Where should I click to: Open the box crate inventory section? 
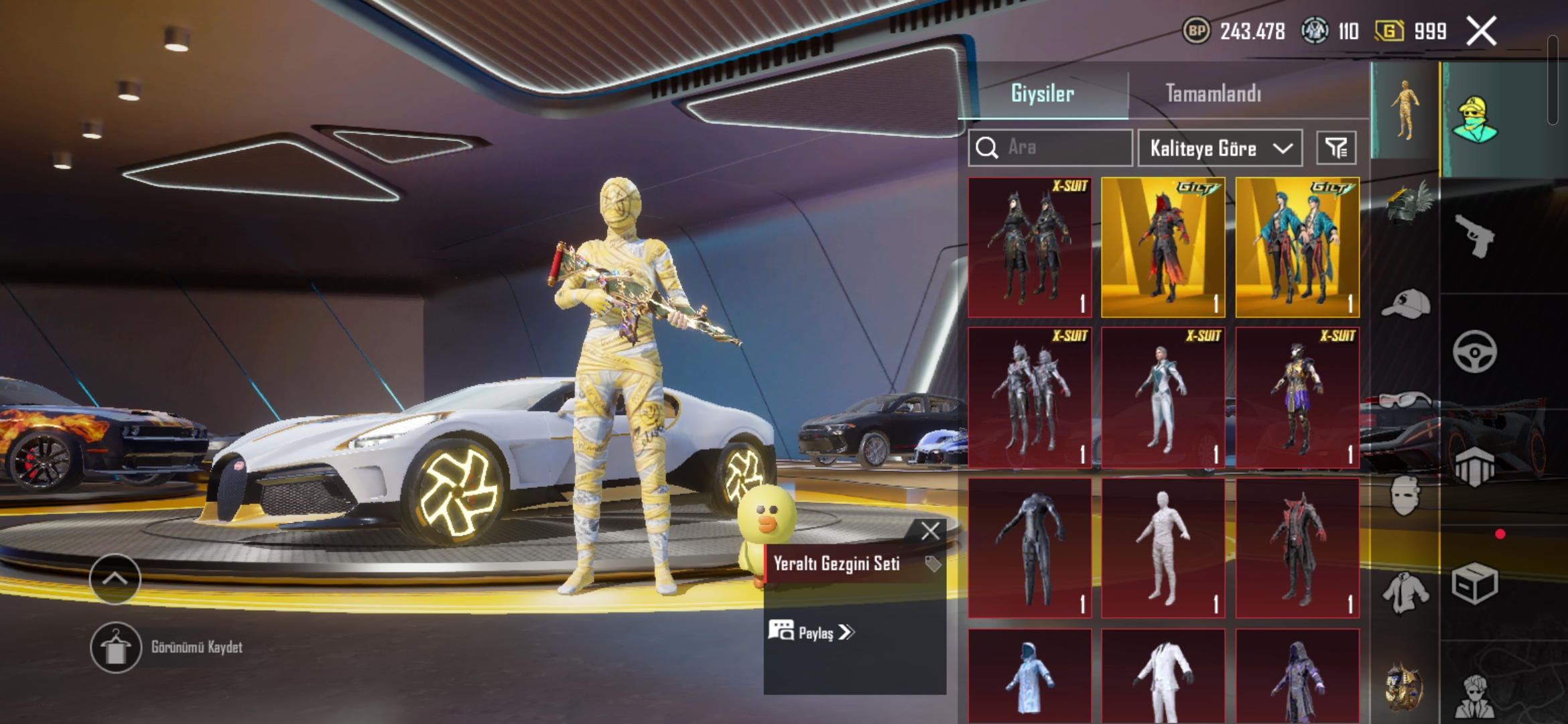[1475, 585]
